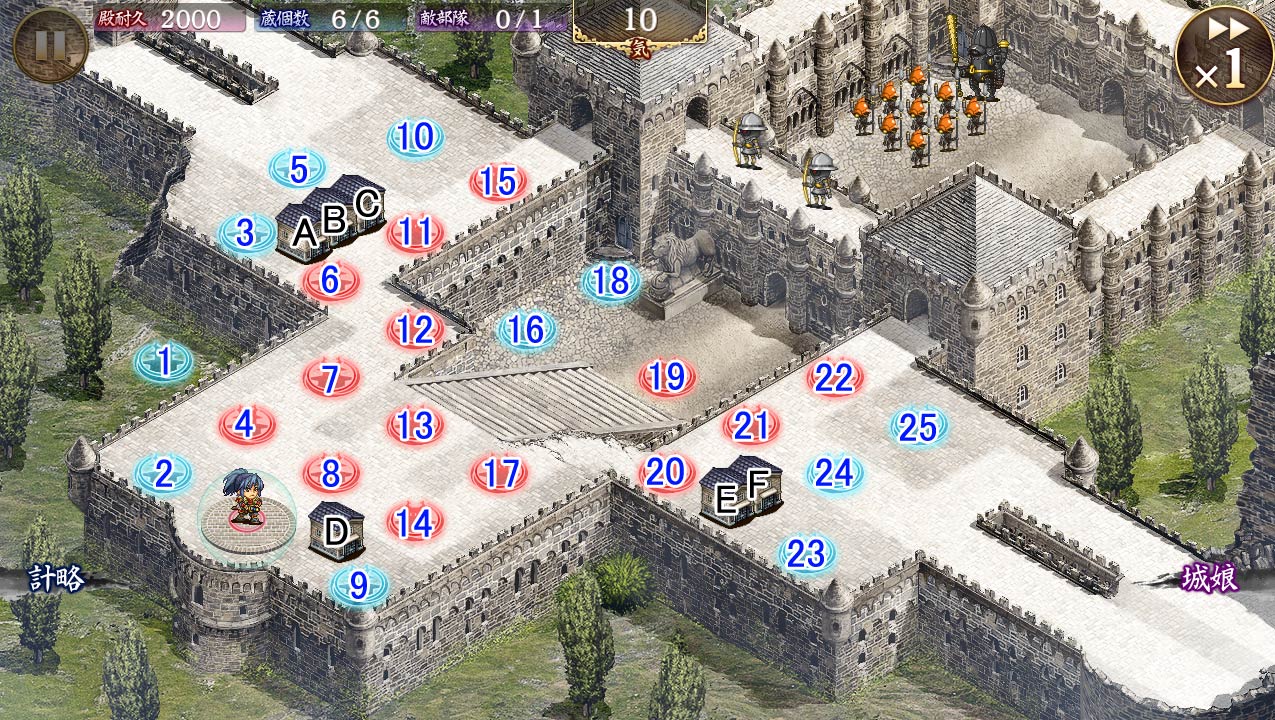Image resolution: width=1275 pixels, height=720 pixels.
Task: Pick red deployment tile 19
Action: tap(667, 377)
